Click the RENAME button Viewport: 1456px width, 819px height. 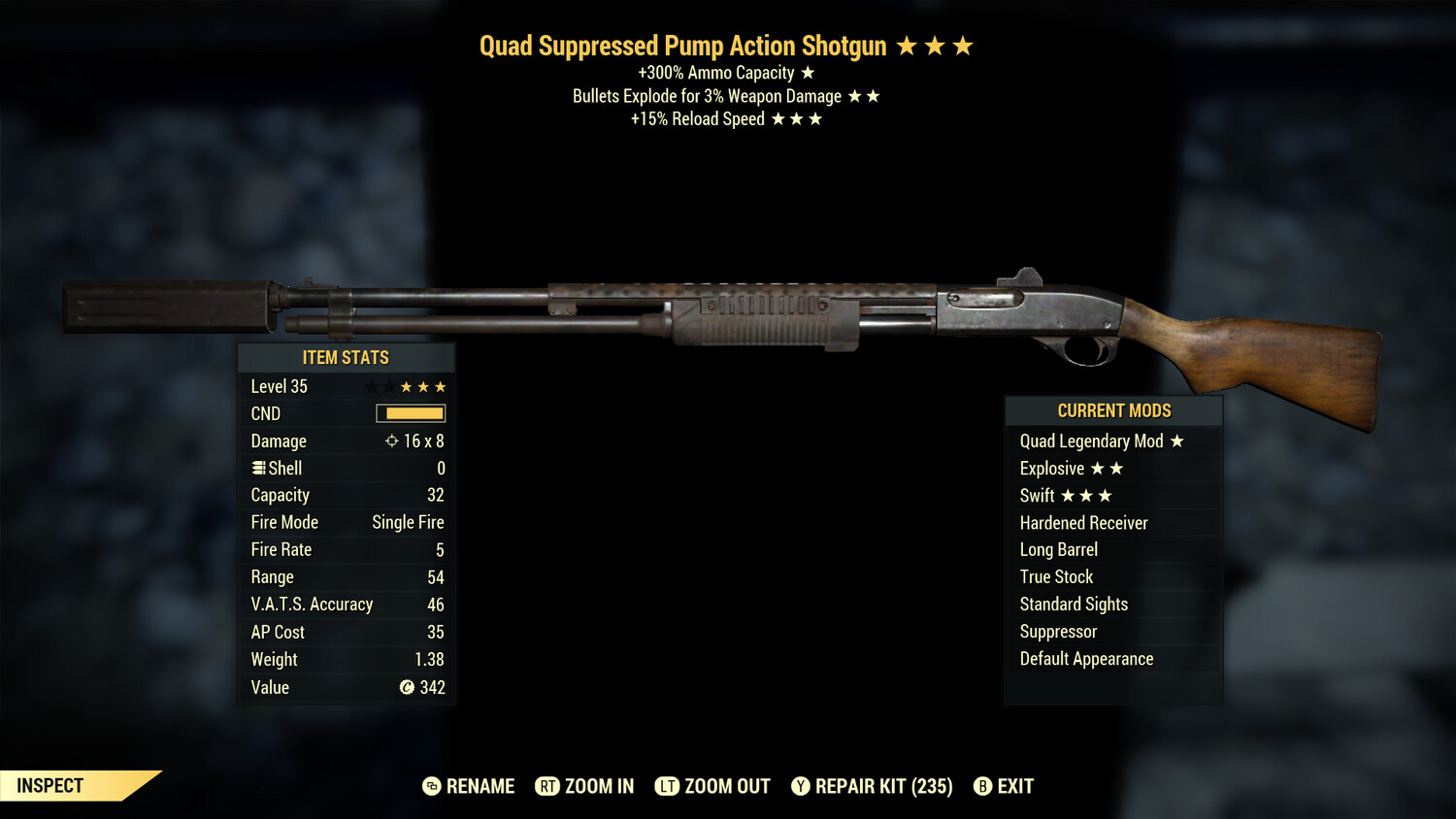click(480, 786)
